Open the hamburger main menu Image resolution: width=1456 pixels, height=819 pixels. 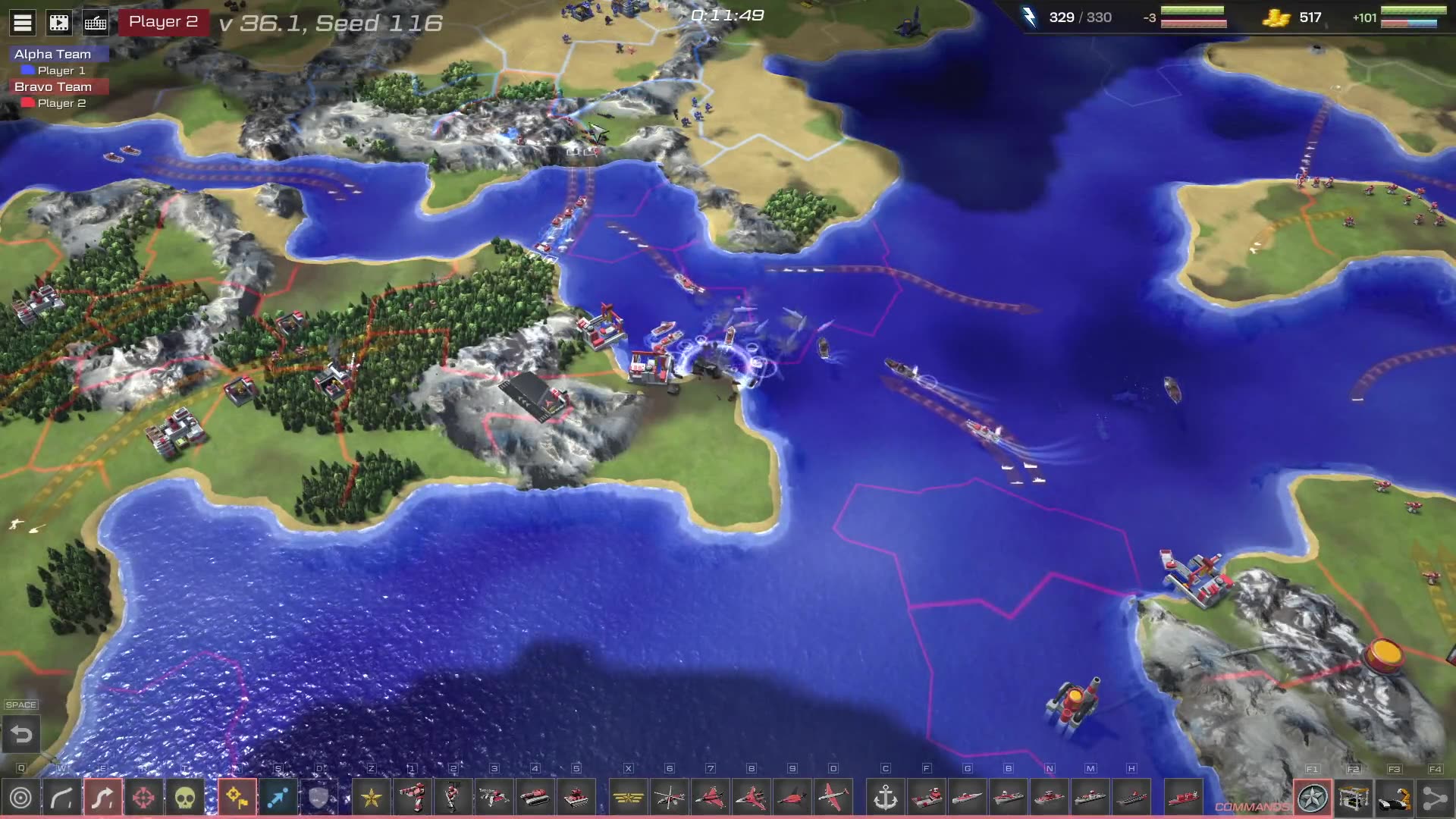(23, 23)
